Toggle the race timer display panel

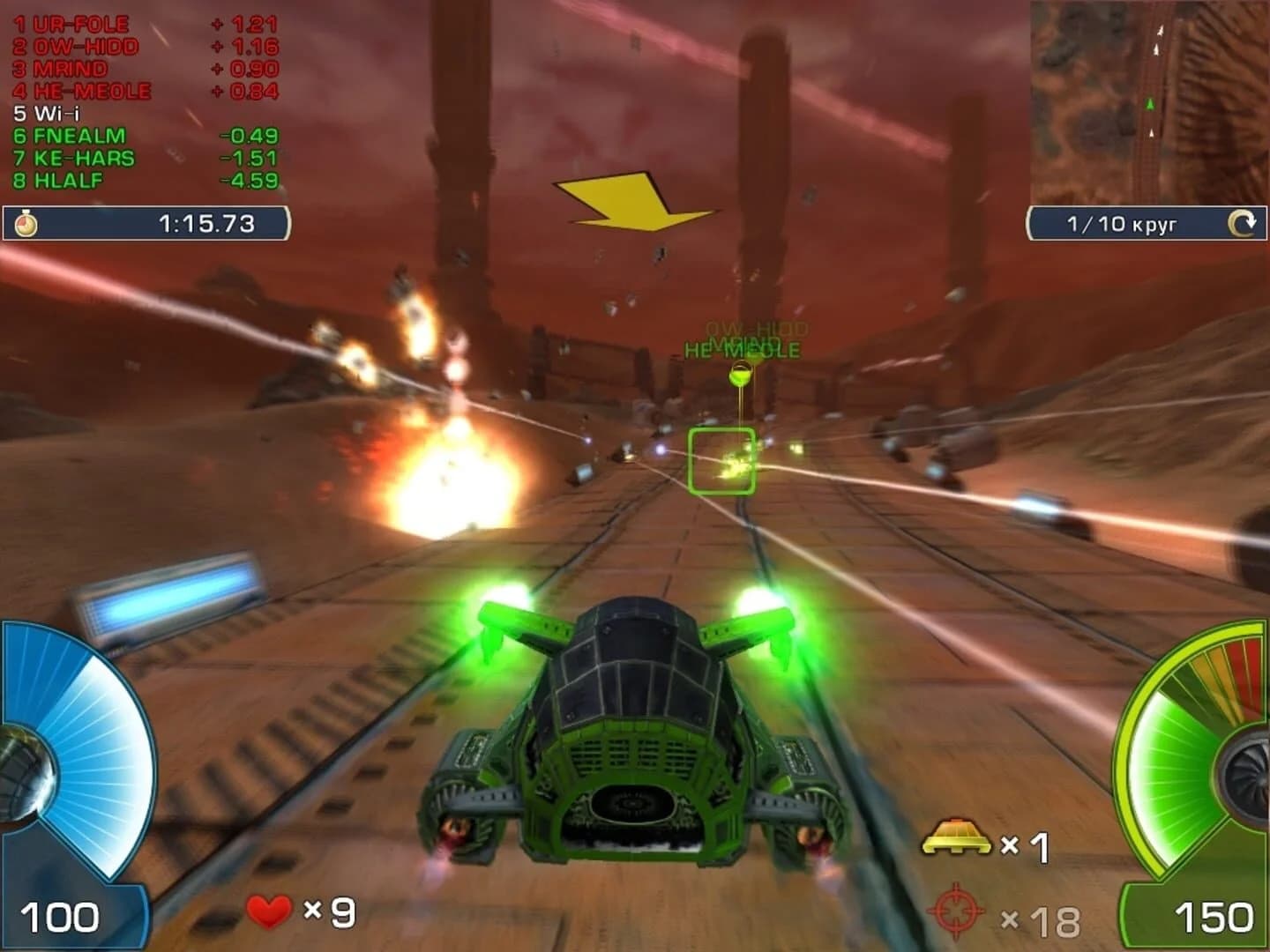click(x=150, y=223)
